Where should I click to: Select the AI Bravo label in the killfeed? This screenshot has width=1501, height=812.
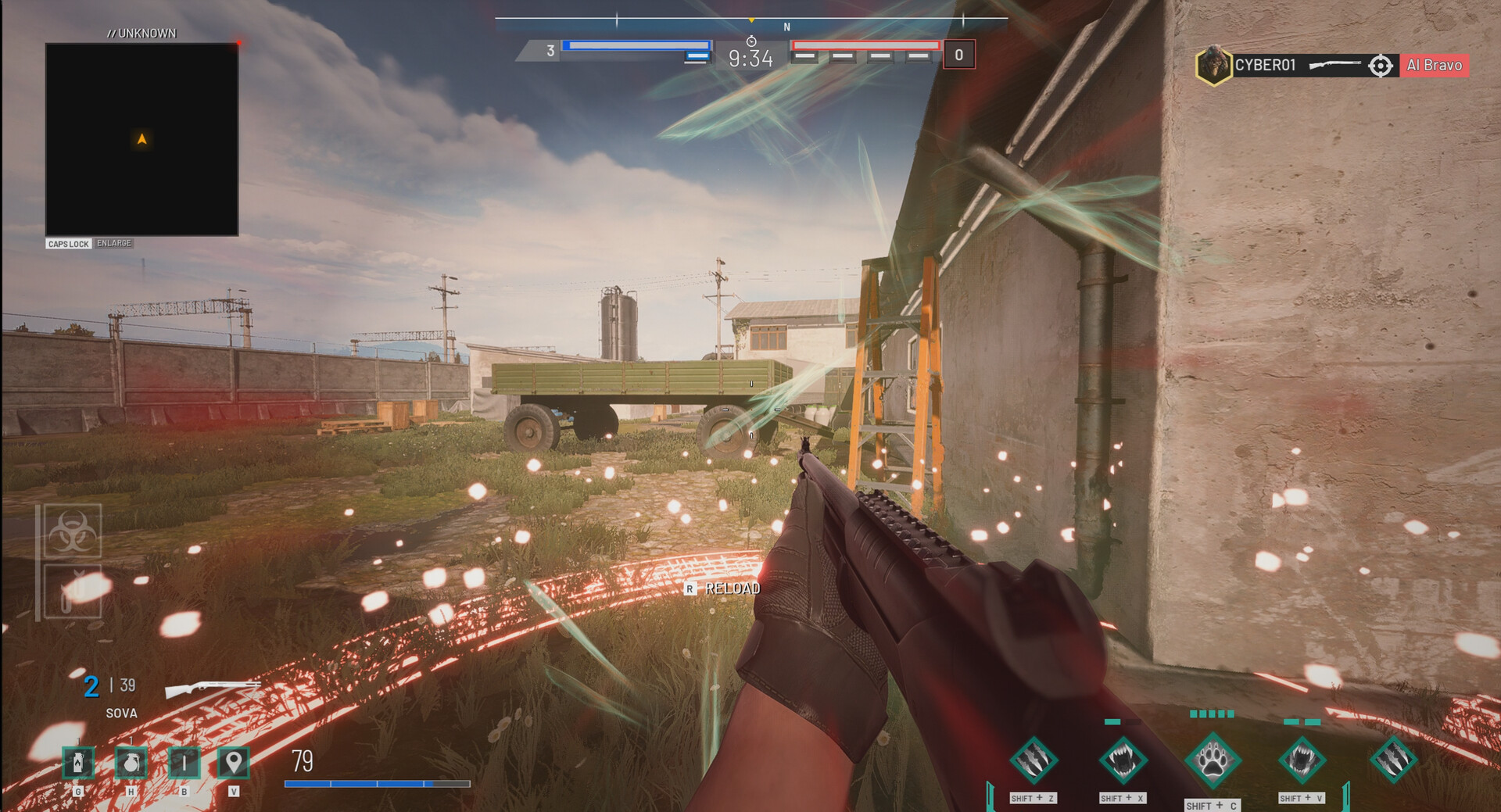pos(1433,66)
